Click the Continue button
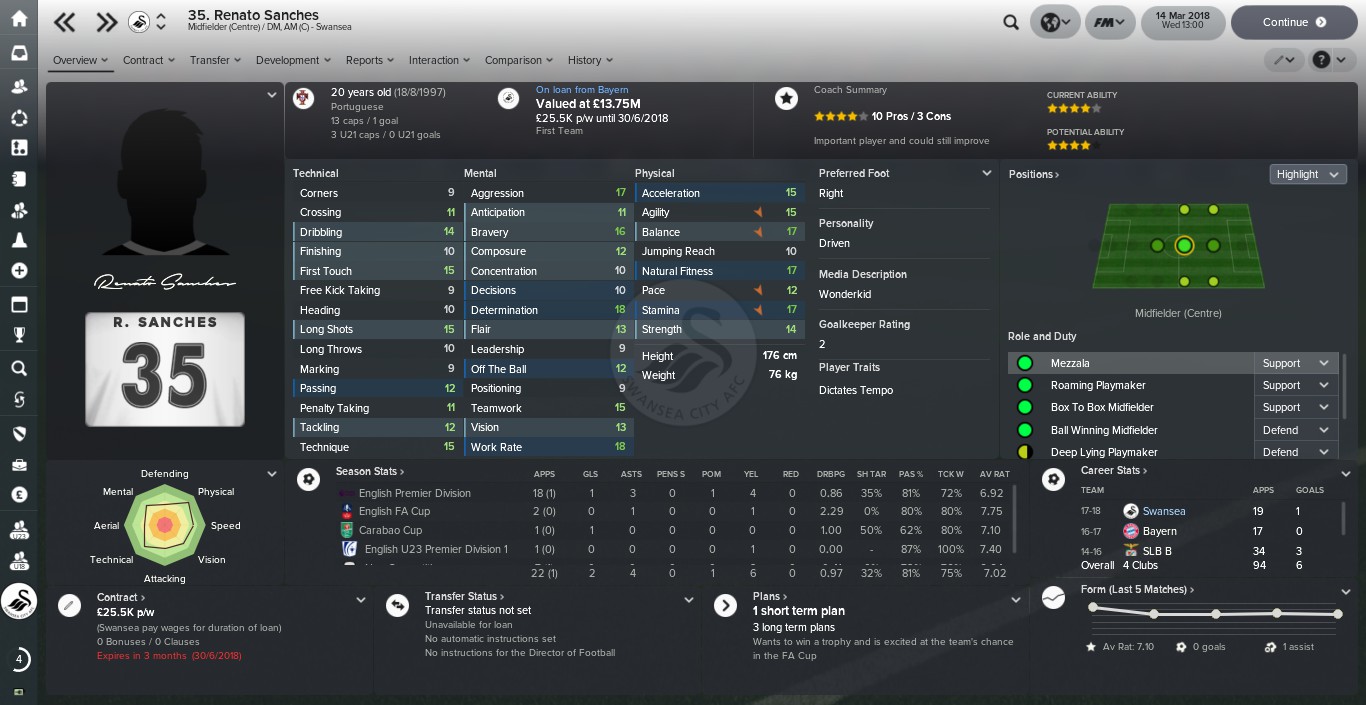This screenshot has height=705, width=1366. pos(1293,22)
